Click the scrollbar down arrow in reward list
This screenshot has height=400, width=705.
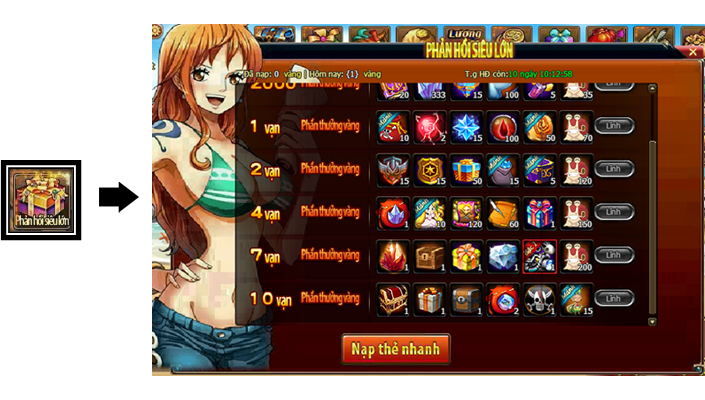[654, 320]
